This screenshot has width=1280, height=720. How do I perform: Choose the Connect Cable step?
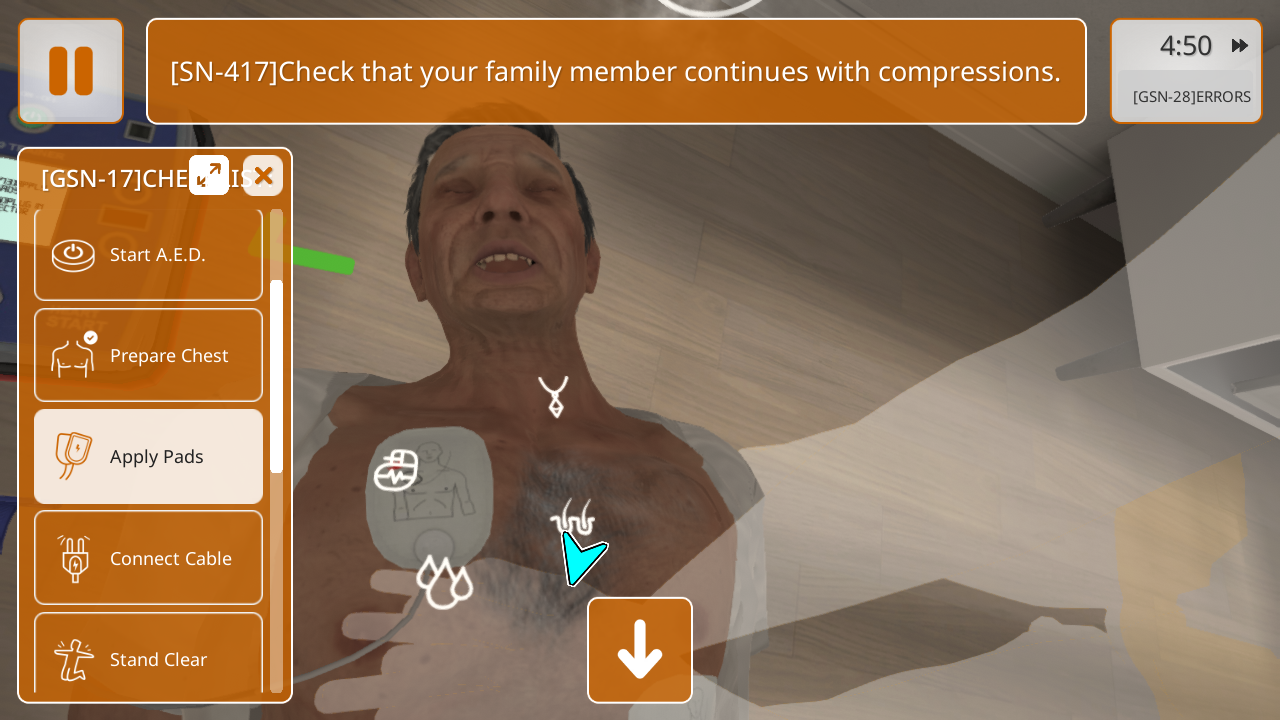[x=148, y=558]
